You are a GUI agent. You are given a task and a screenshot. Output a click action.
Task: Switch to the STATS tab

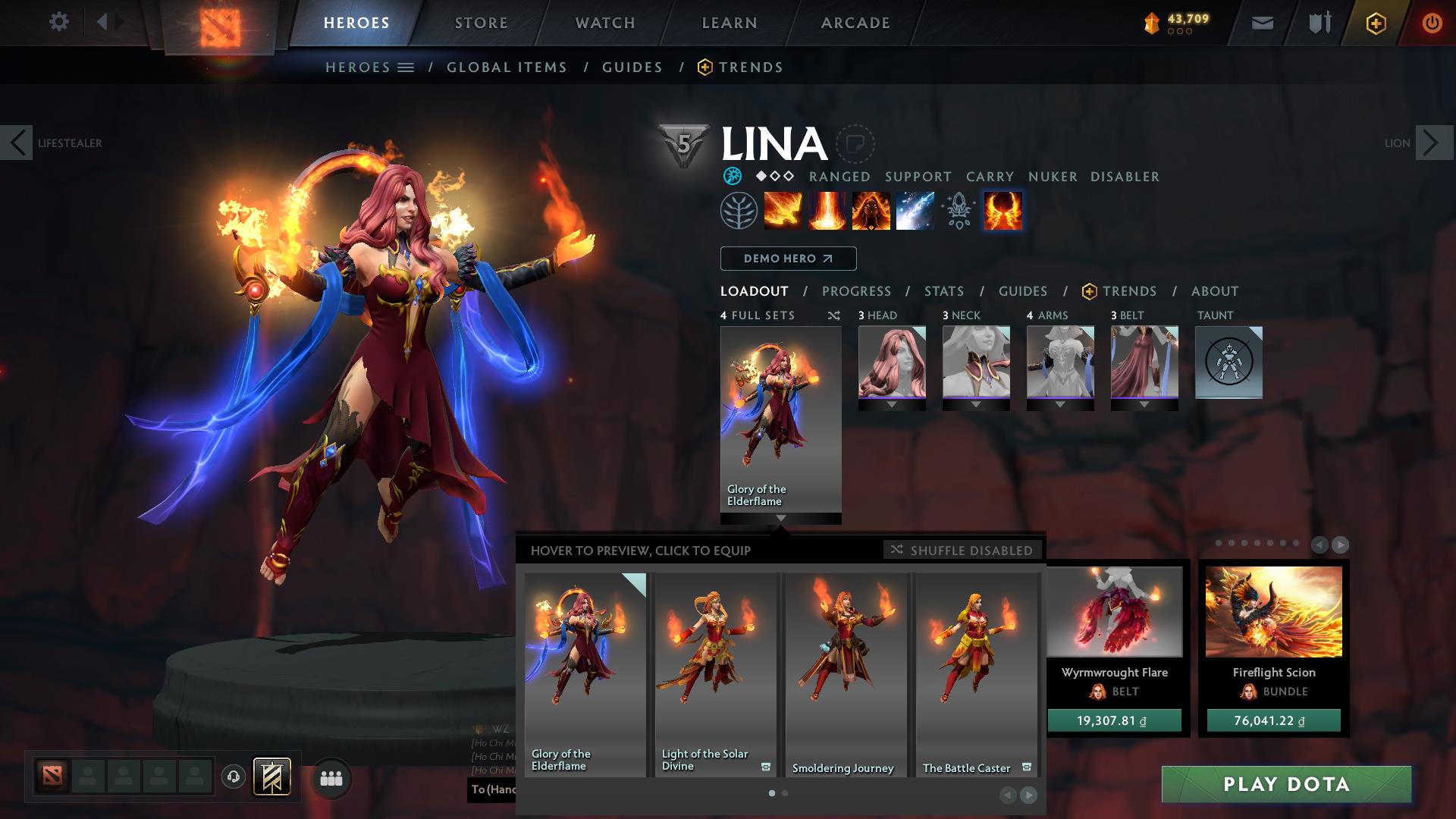click(x=943, y=290)
